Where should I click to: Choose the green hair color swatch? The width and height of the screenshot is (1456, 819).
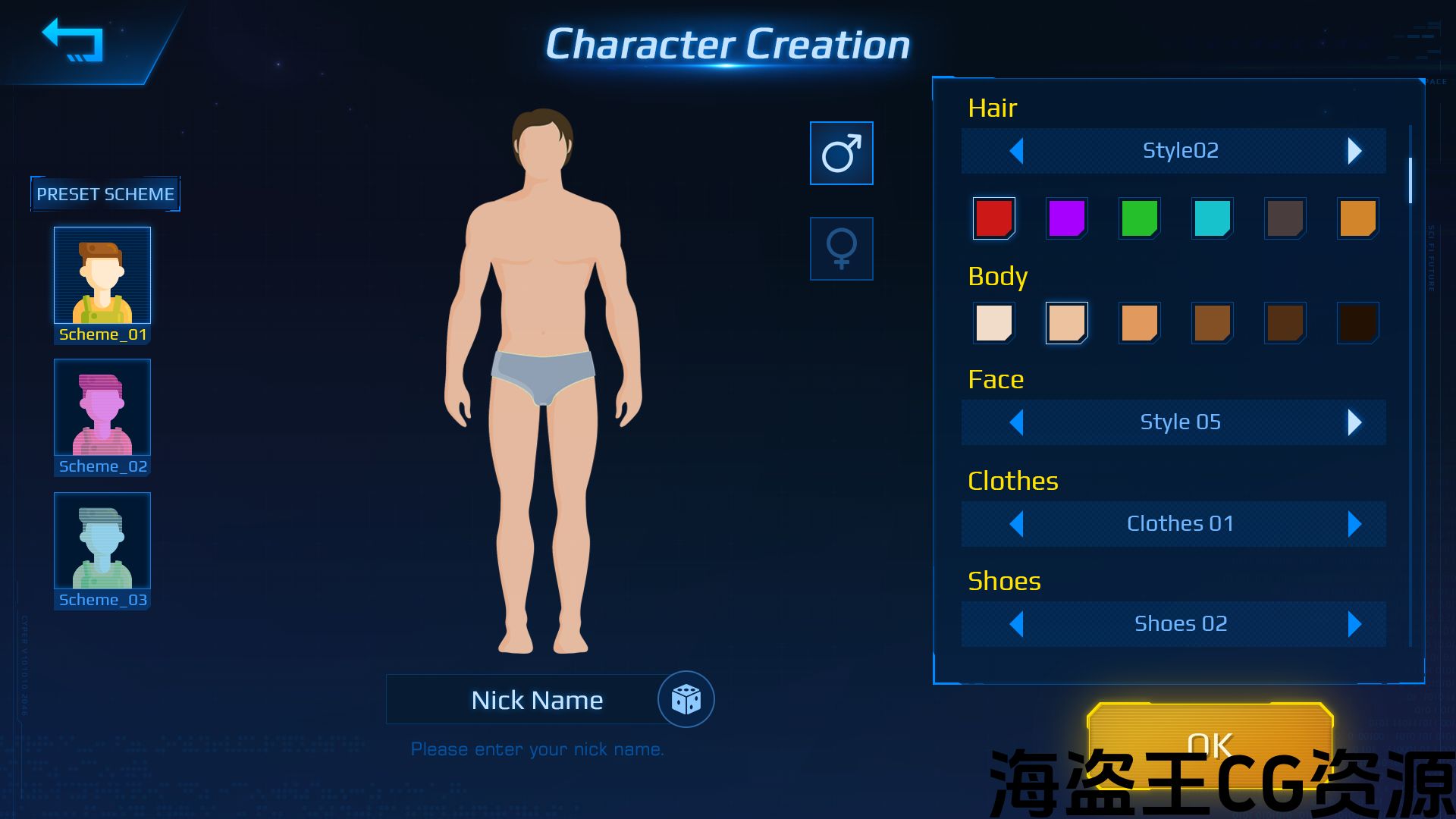[1139, 218]
